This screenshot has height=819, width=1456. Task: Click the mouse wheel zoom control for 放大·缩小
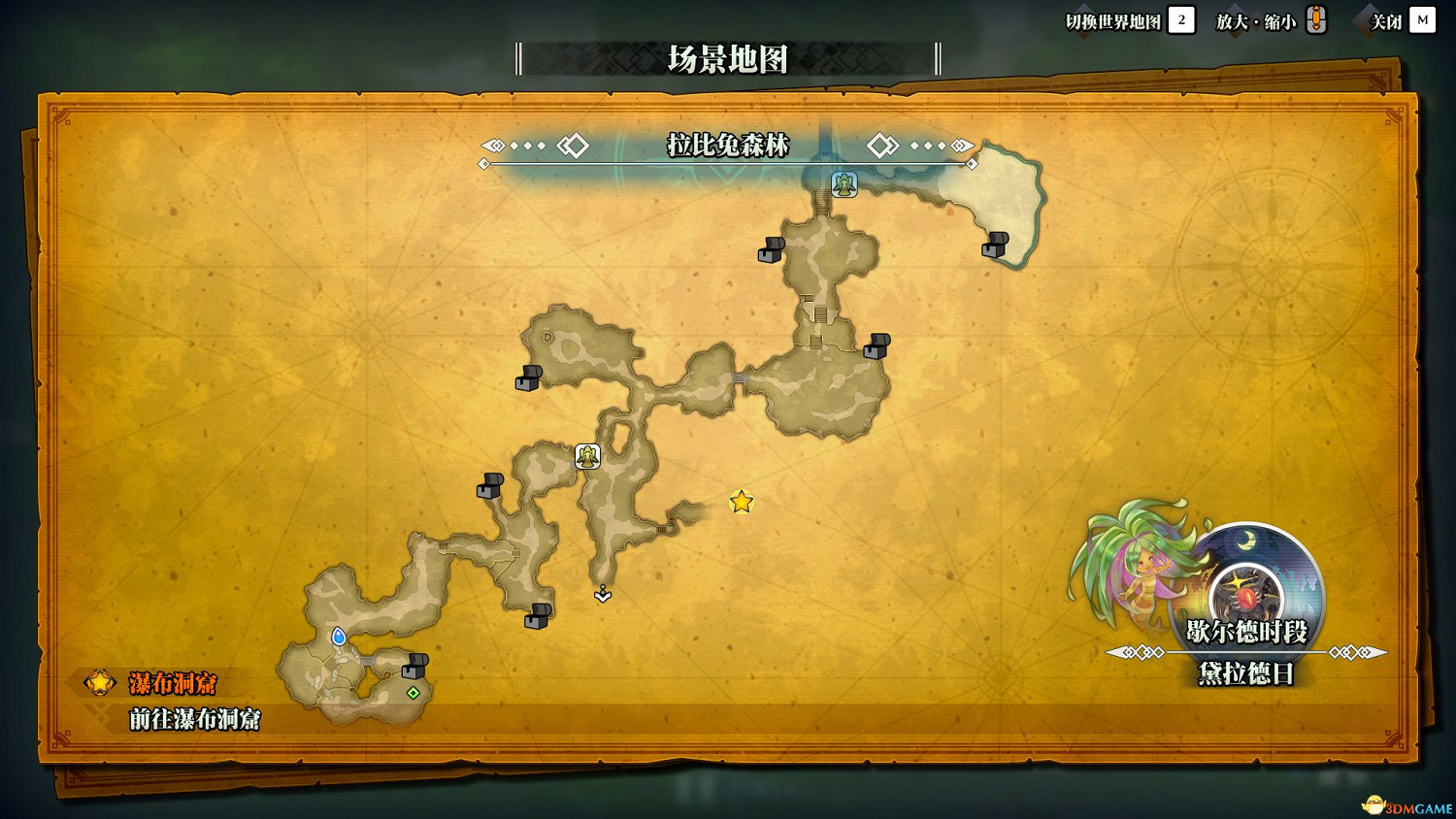pos(1316,19)
